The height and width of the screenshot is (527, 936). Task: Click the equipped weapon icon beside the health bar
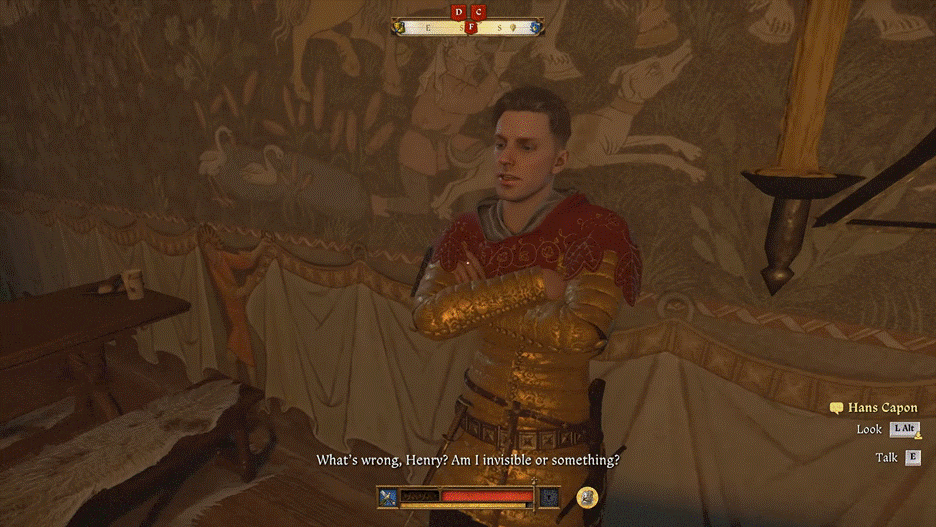click(389, 496)
